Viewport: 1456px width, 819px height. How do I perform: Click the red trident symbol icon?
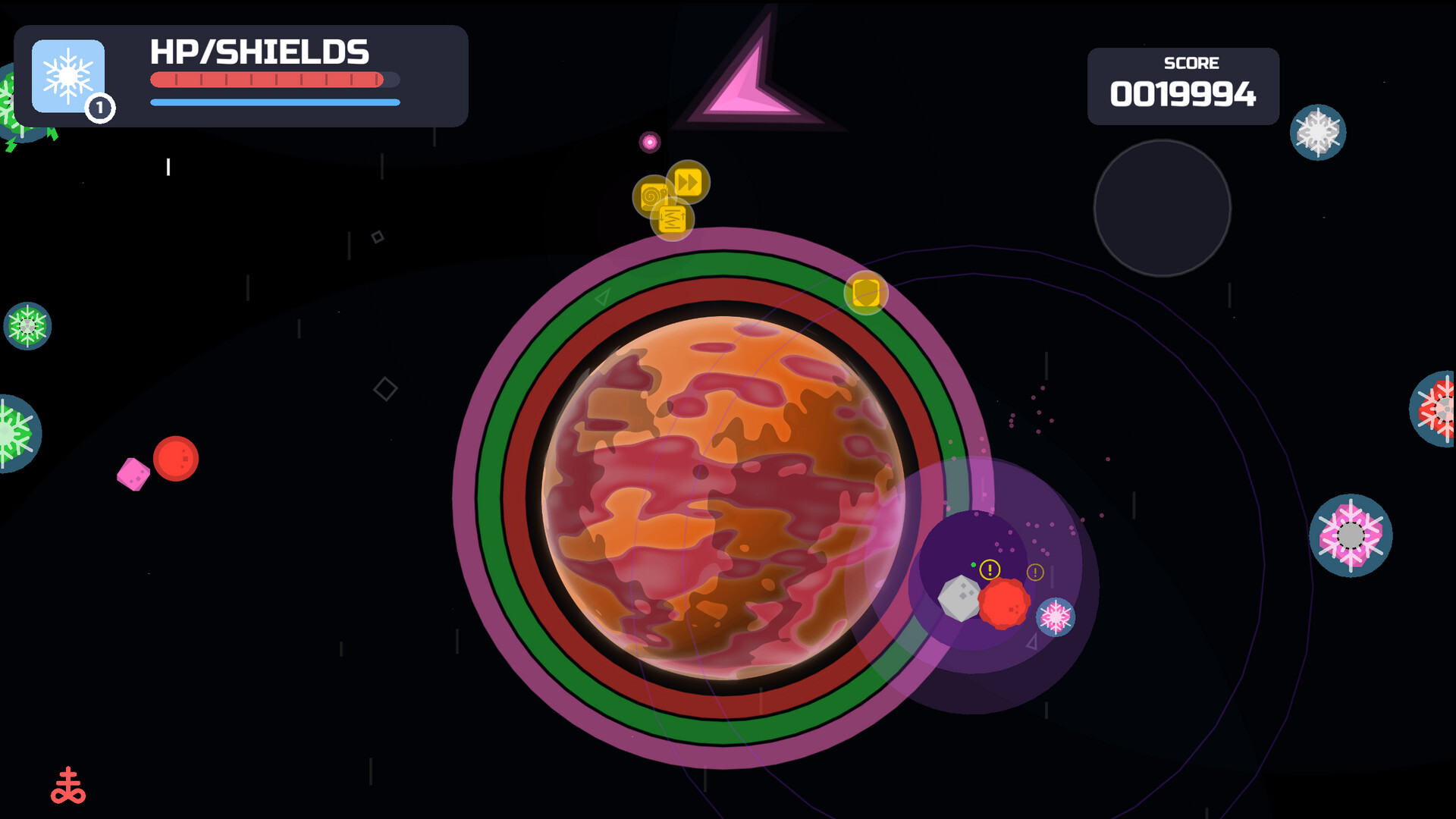68,786
